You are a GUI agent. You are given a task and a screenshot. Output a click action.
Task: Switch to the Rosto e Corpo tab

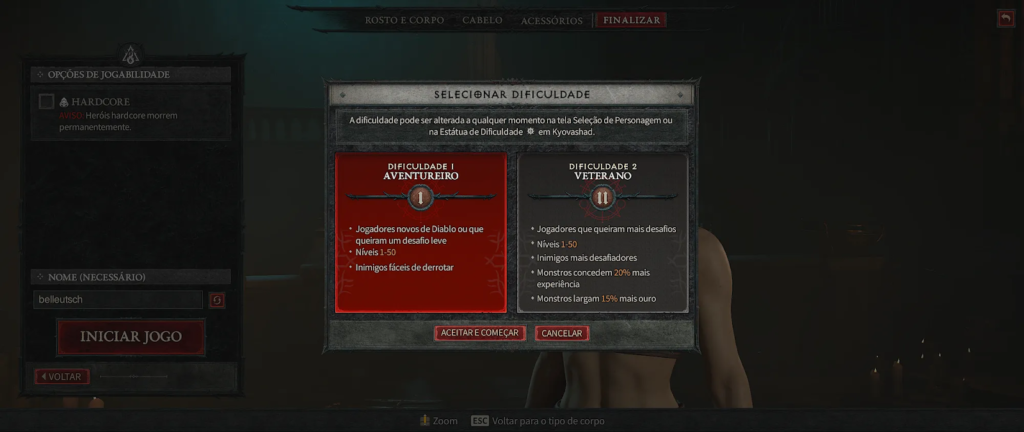pos(406,20)
